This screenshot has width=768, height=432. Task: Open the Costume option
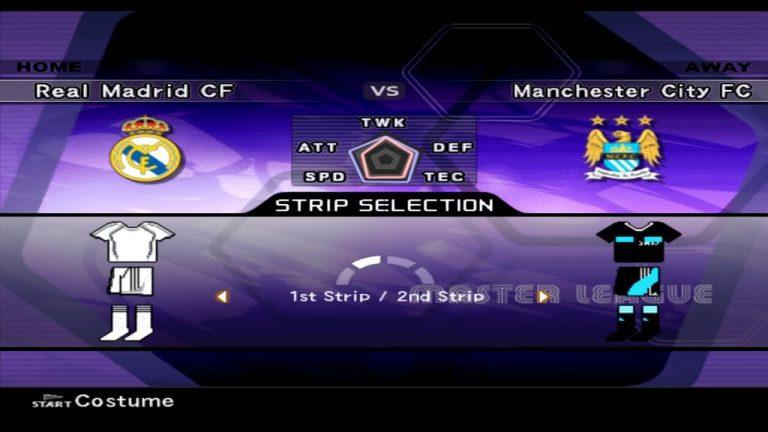tap(103, 401)
